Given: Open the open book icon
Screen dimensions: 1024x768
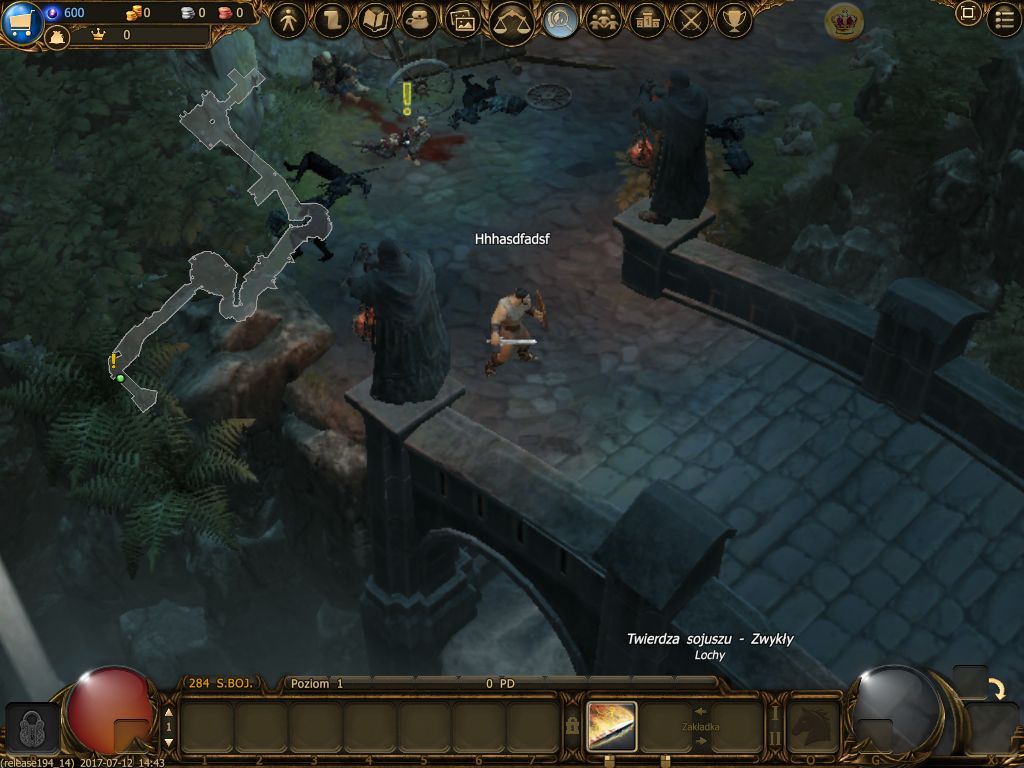Looking at the screenshot, I should click(x=375, y=20).
